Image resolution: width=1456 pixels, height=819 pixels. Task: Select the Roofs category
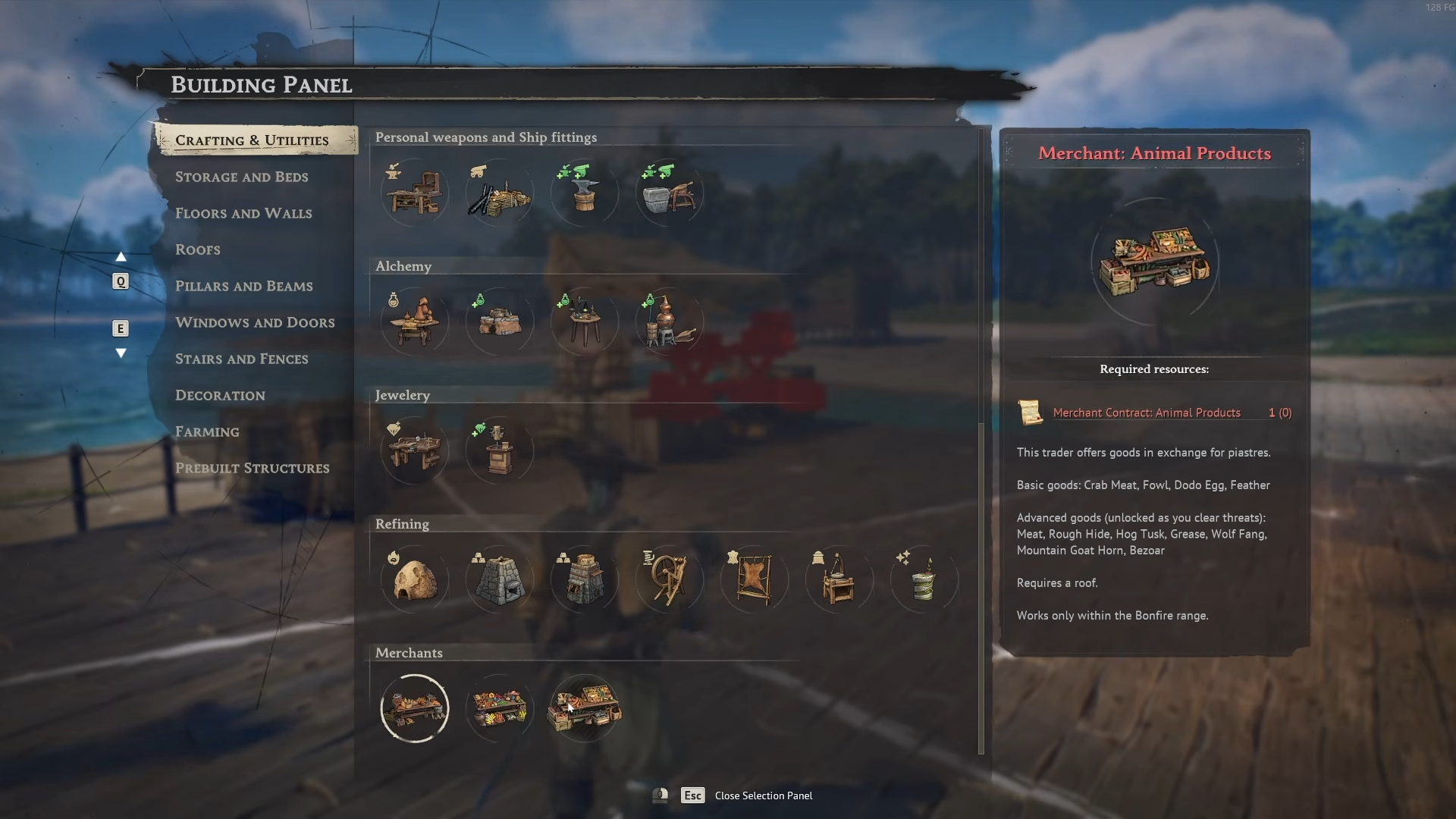(198, 249)
